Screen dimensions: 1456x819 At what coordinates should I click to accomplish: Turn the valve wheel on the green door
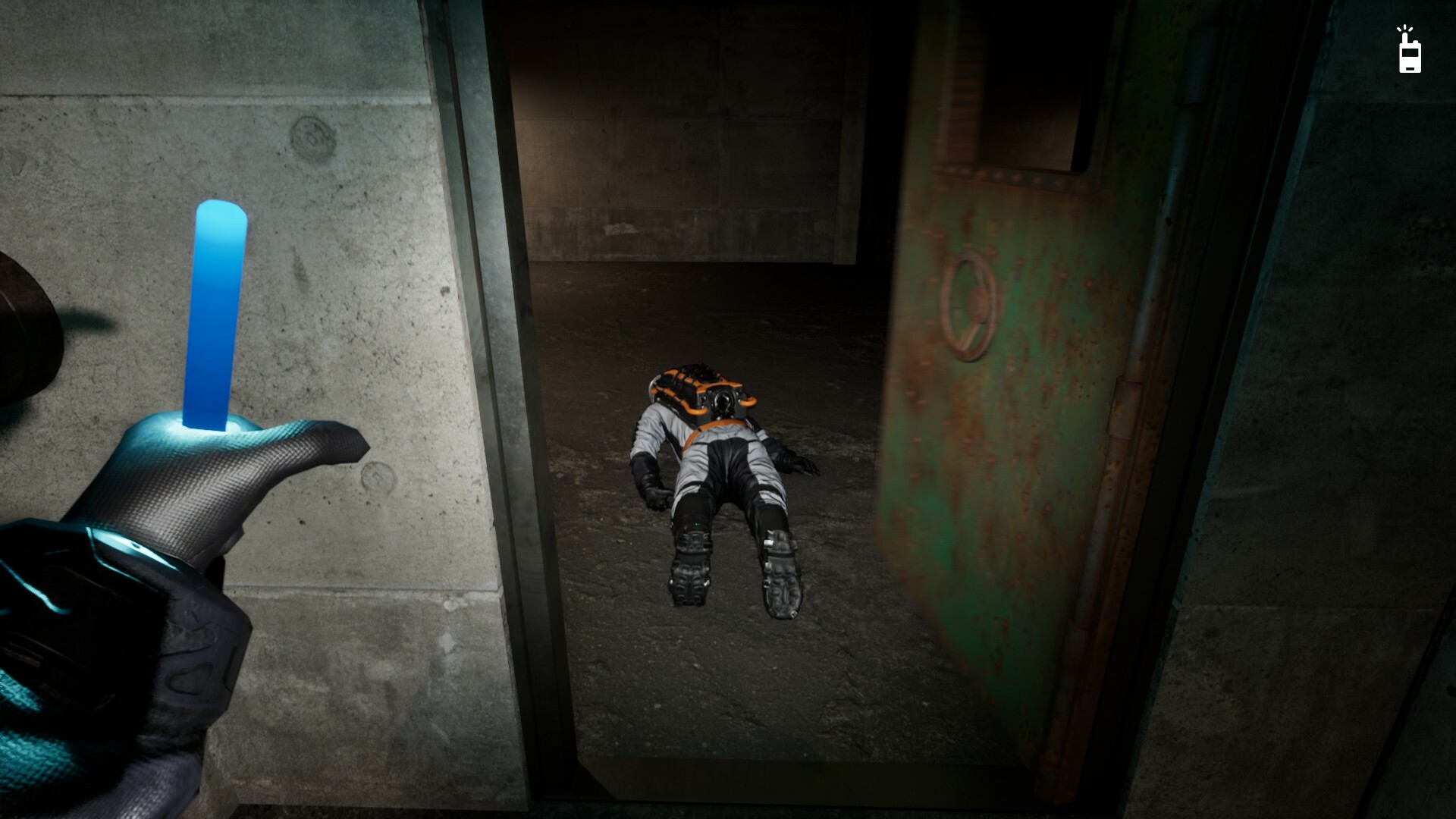971,303
